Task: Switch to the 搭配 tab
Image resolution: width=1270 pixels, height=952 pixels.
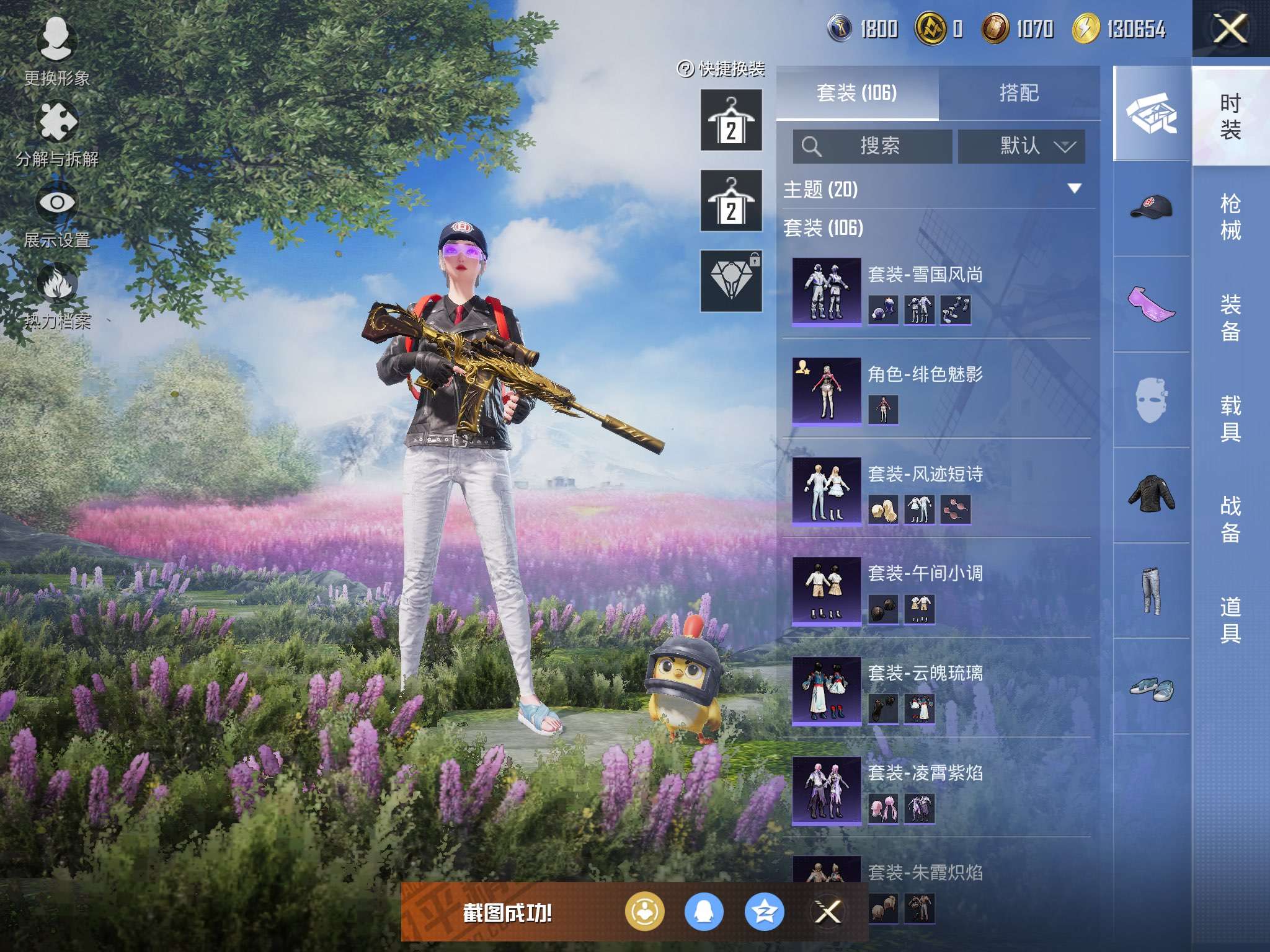Action: (1019, 93)
